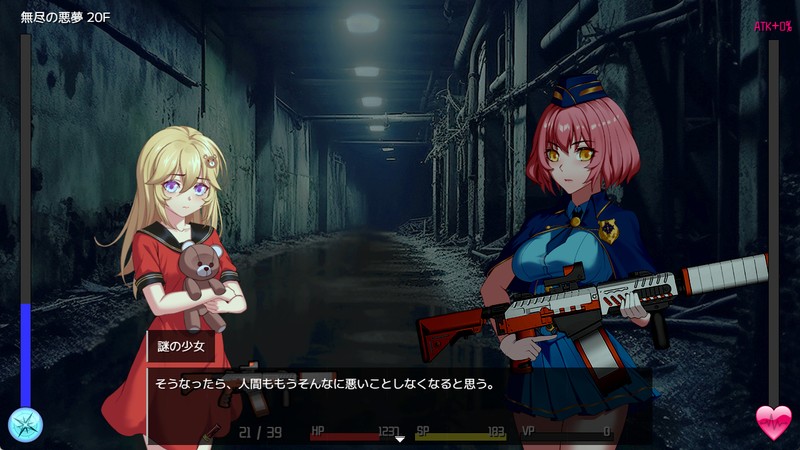Click the white continue arrow under the dialogue

click(400, 438)
